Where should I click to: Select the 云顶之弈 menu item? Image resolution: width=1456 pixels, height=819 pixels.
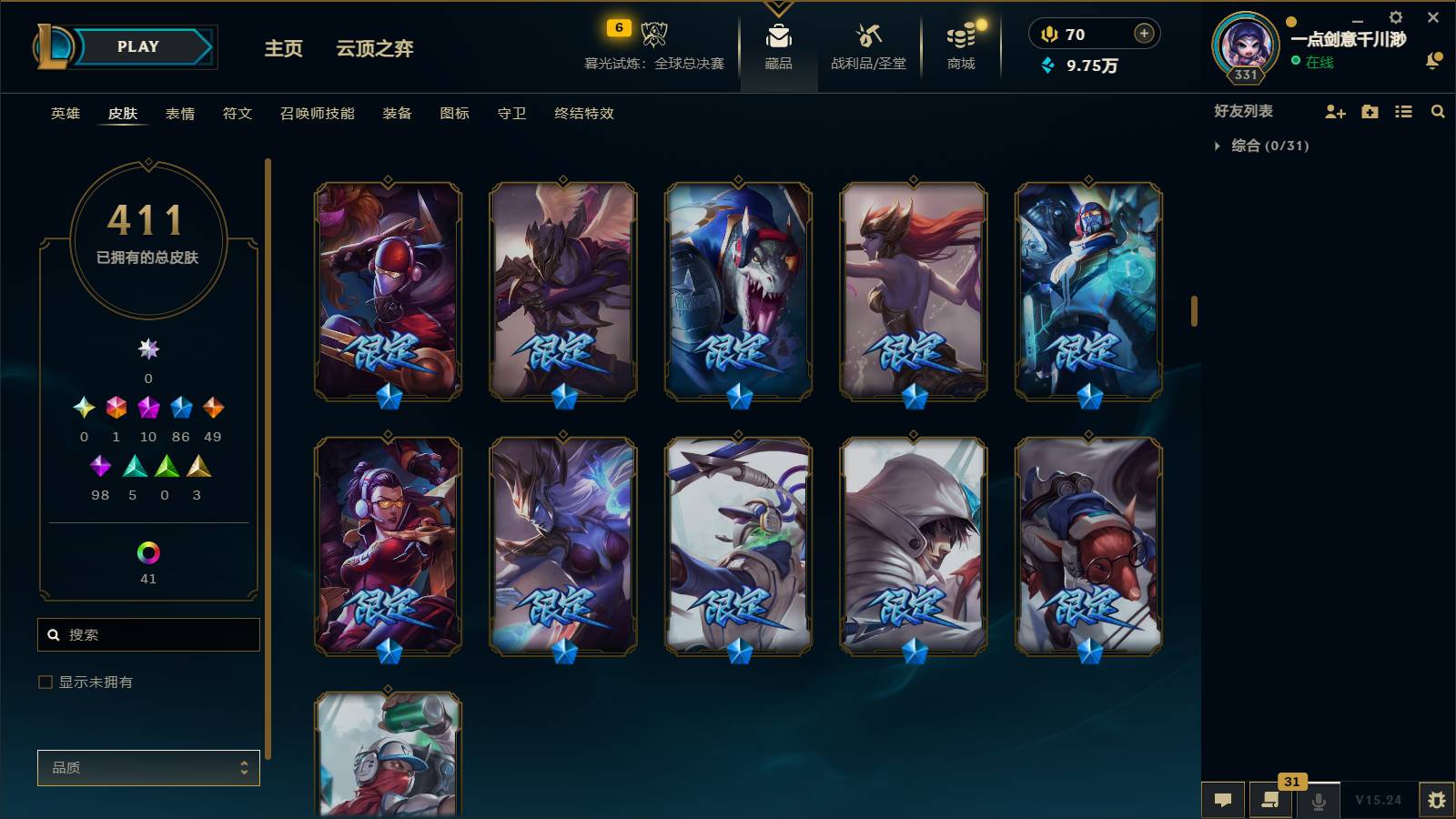click(374, 49)
